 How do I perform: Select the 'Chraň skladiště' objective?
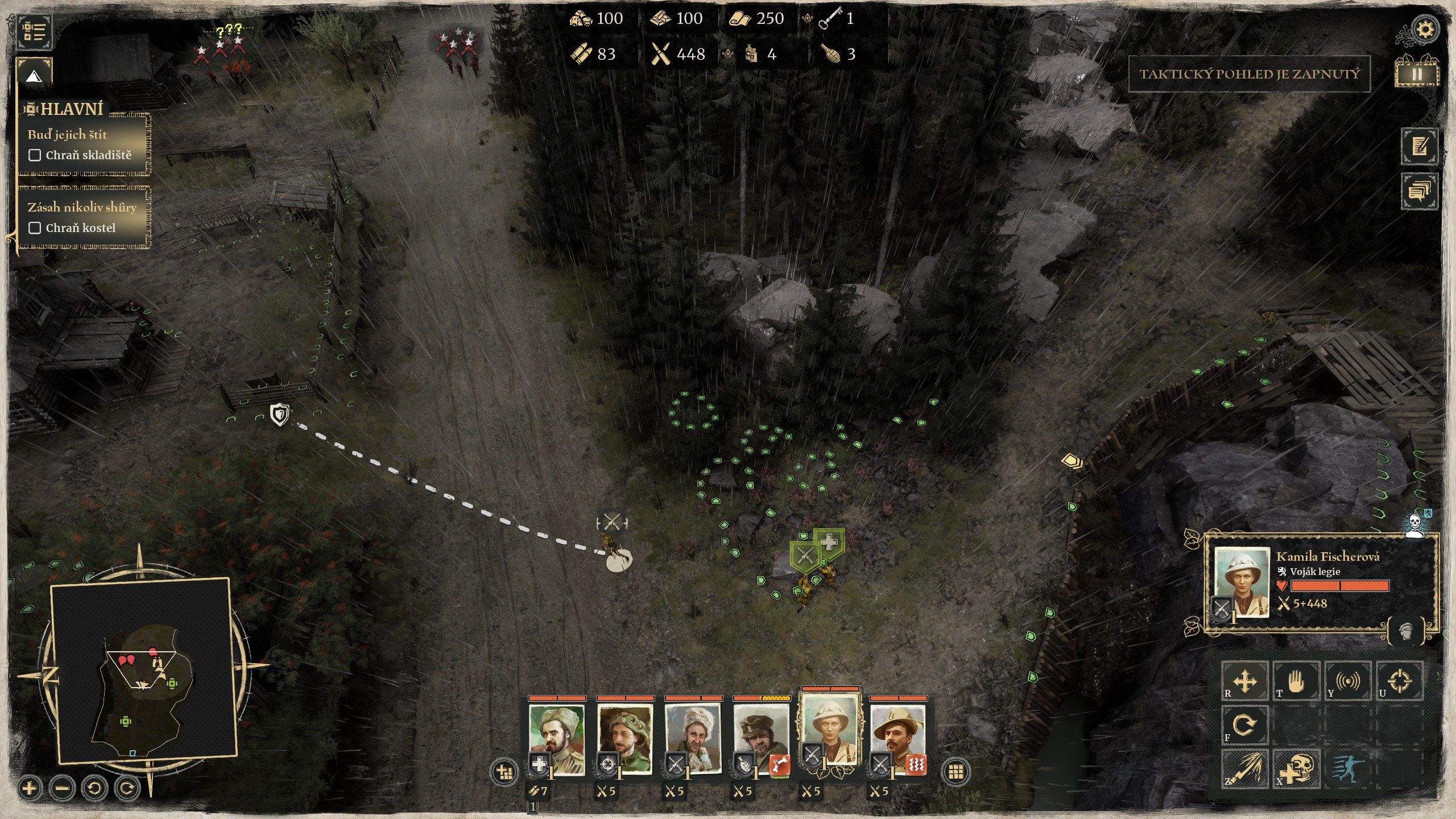coord(88,155)
